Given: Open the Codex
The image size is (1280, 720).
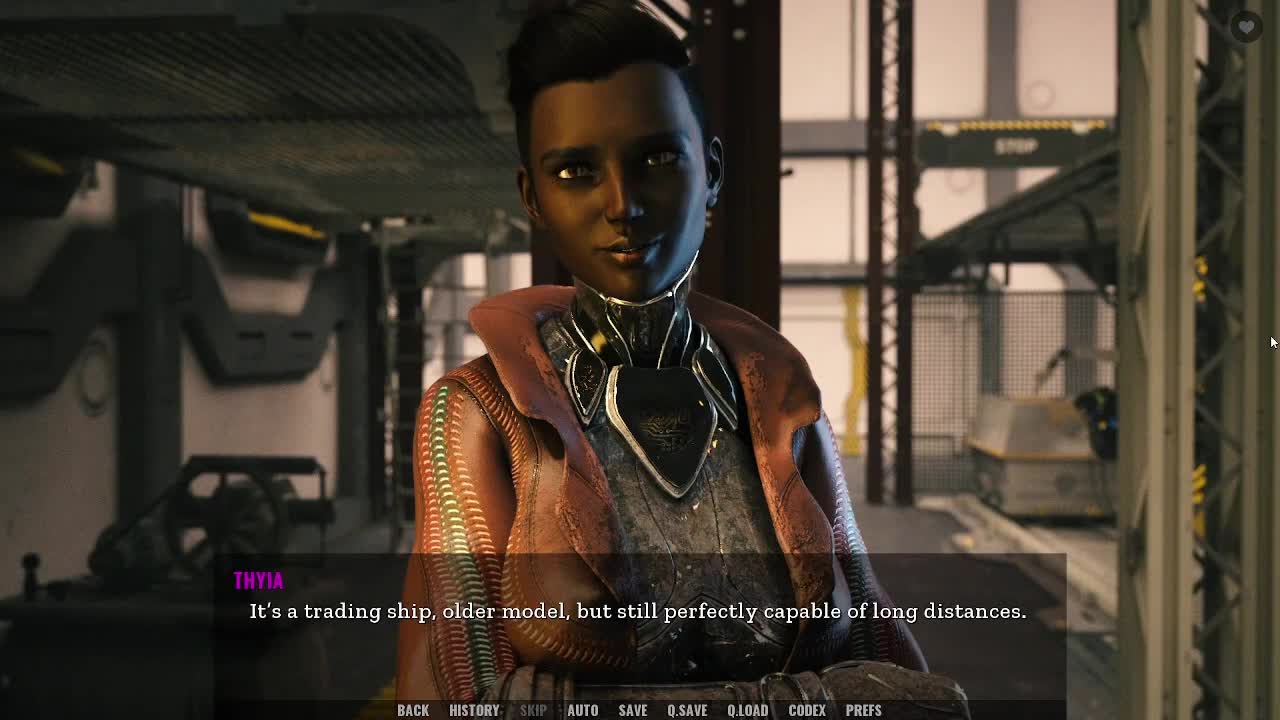Looking at the screenshot, I should point(807,710).
